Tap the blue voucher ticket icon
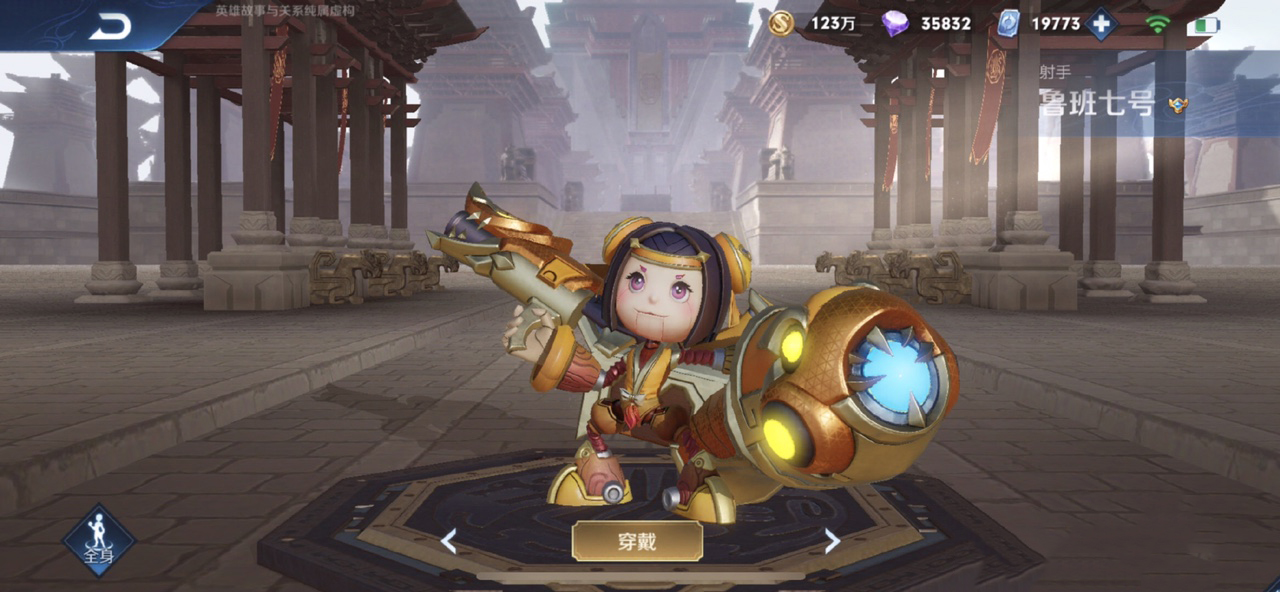The image size is (1280, 592). pos(1009,23)
